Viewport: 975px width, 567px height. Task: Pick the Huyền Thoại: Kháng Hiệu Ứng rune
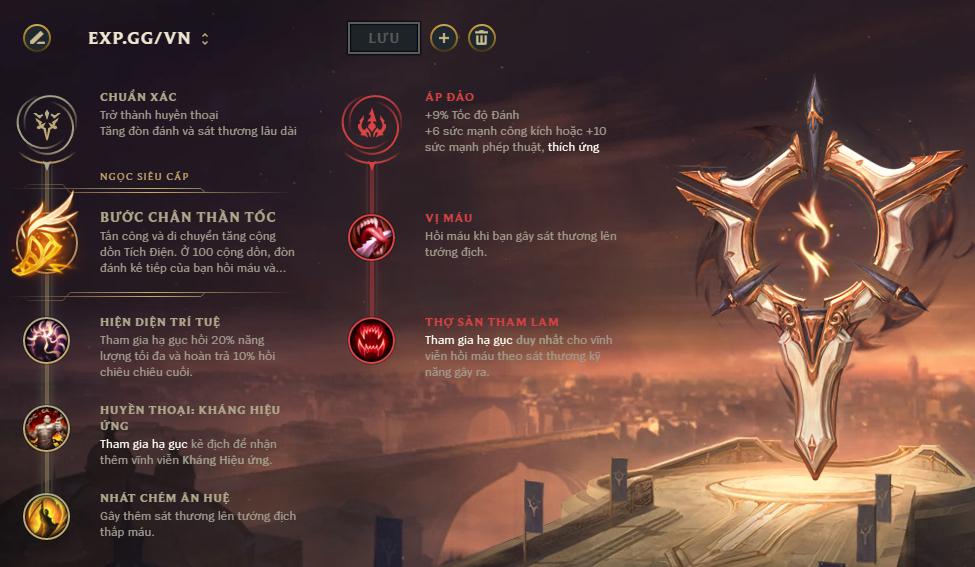click(x=46, y=428)
